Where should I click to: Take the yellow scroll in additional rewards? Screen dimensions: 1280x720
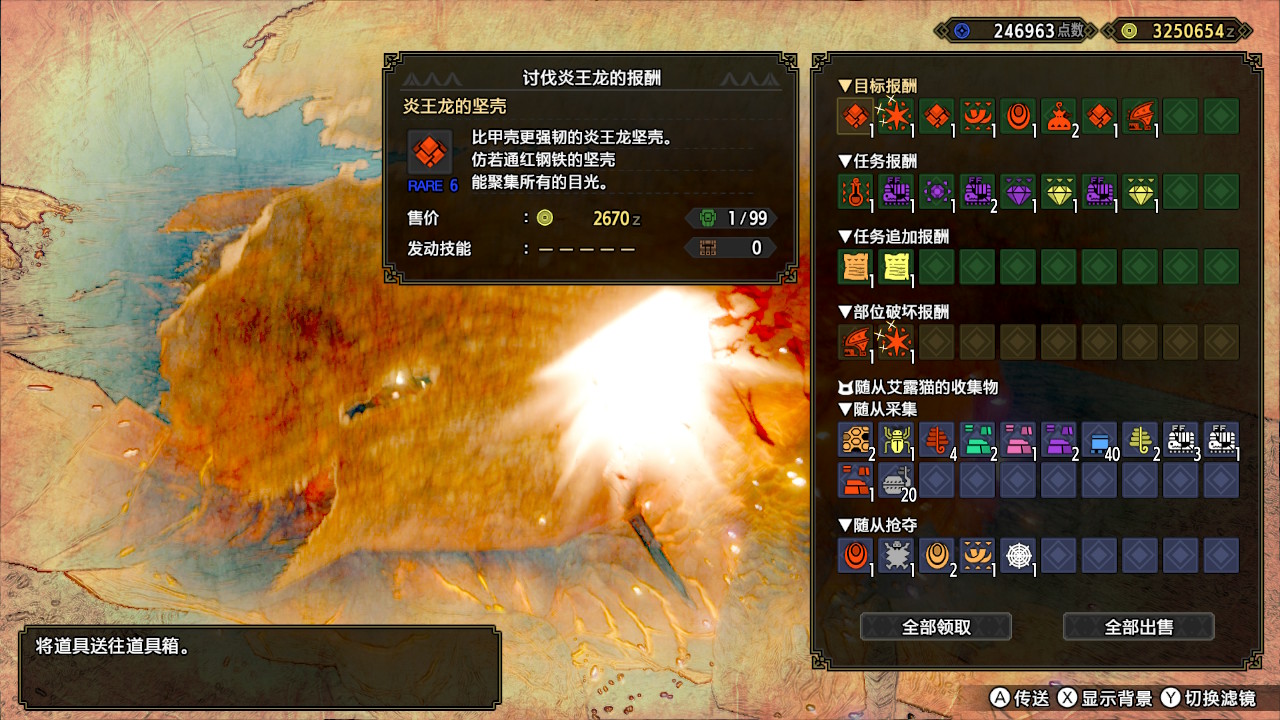[897, 266]
